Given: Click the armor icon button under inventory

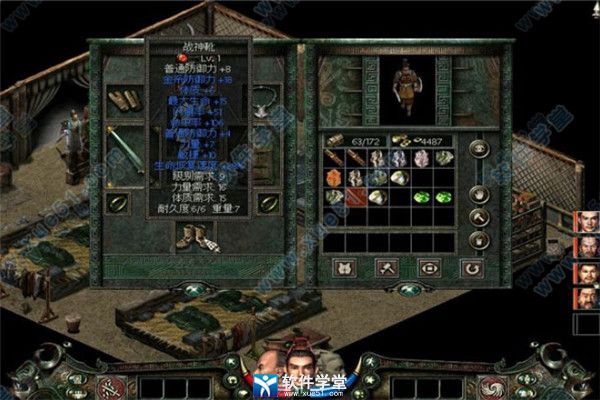Looking at the screenshot, I should 342,267.
